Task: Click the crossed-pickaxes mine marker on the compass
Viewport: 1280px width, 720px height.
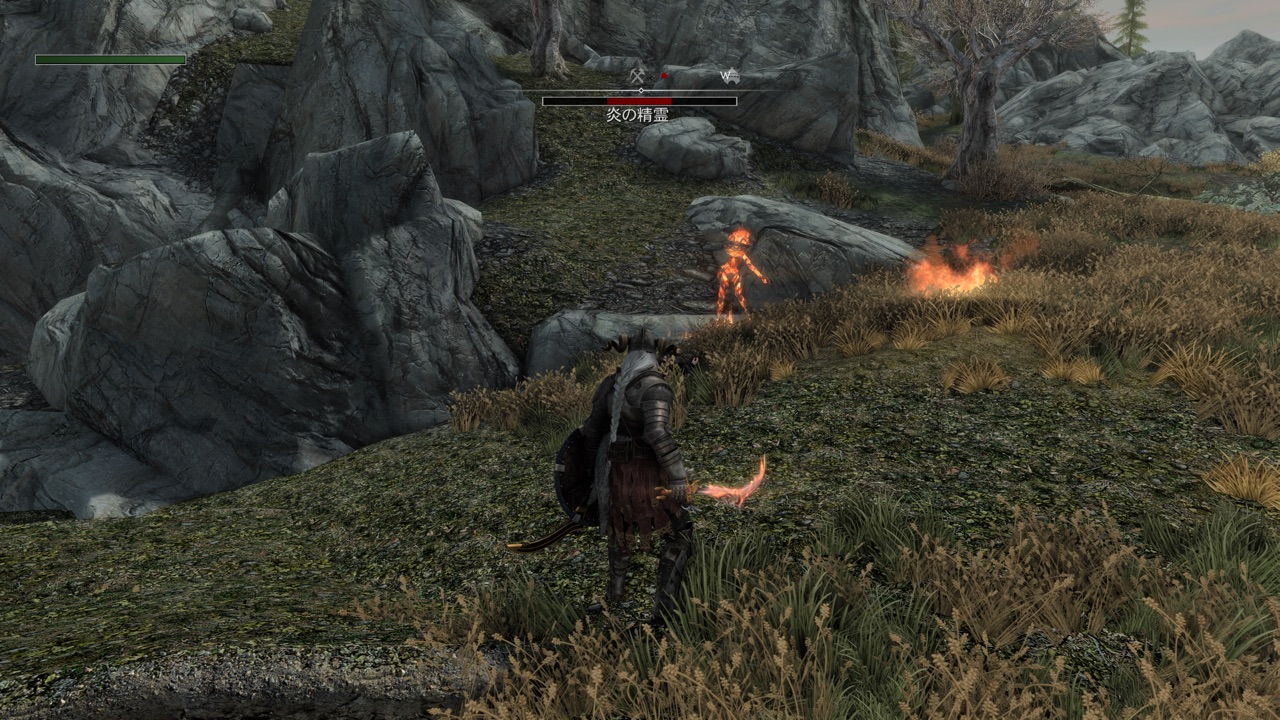Action: [x=637, y=75]
